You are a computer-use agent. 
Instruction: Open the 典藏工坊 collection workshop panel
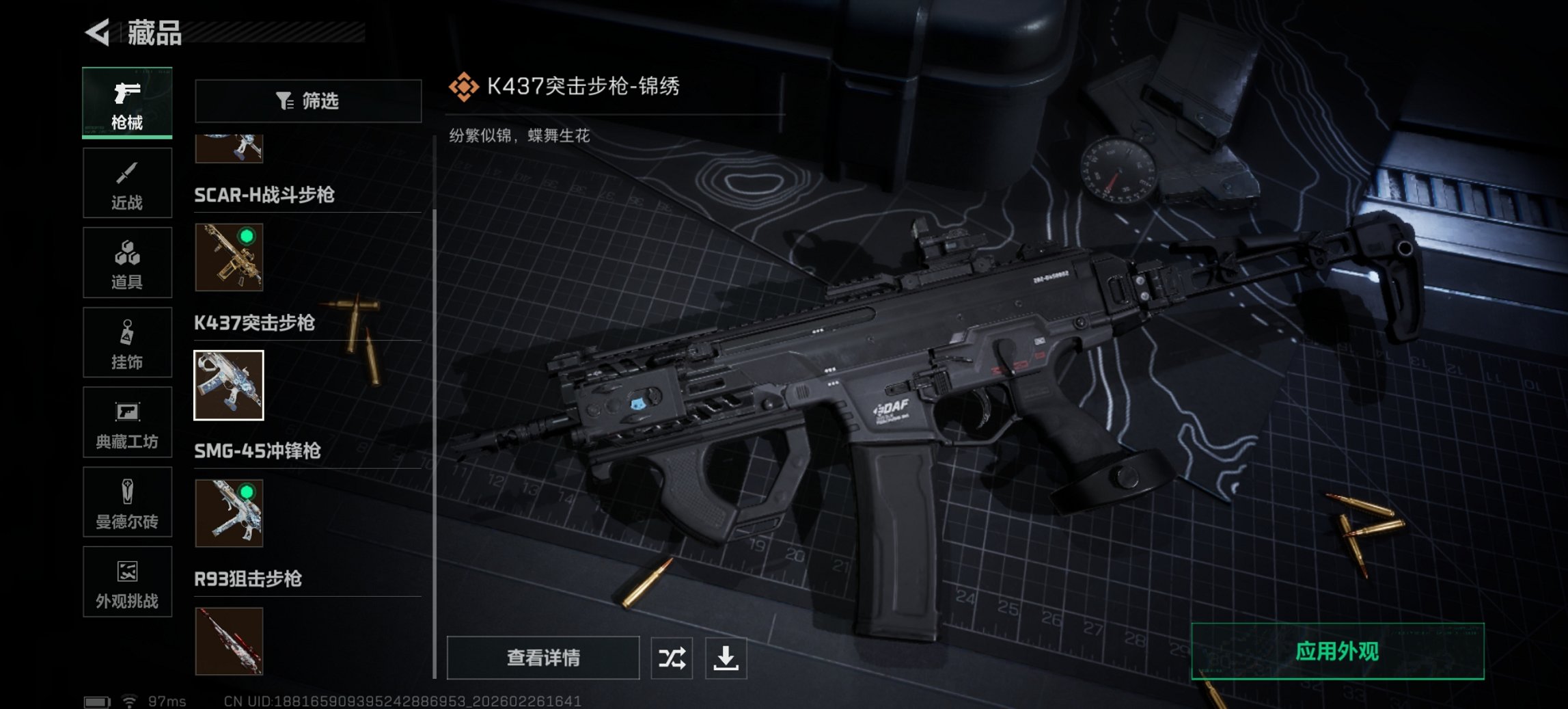click(127, 423)
